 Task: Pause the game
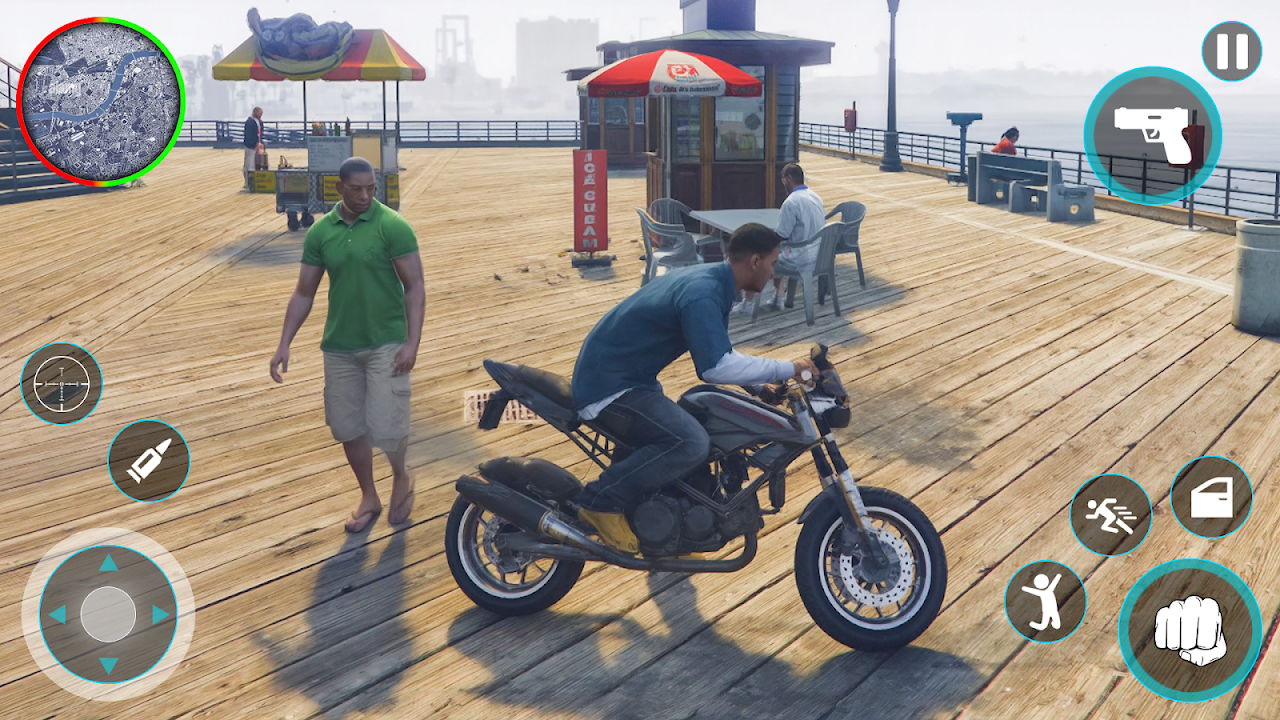pyautogui.click(x=1231, y=51)
